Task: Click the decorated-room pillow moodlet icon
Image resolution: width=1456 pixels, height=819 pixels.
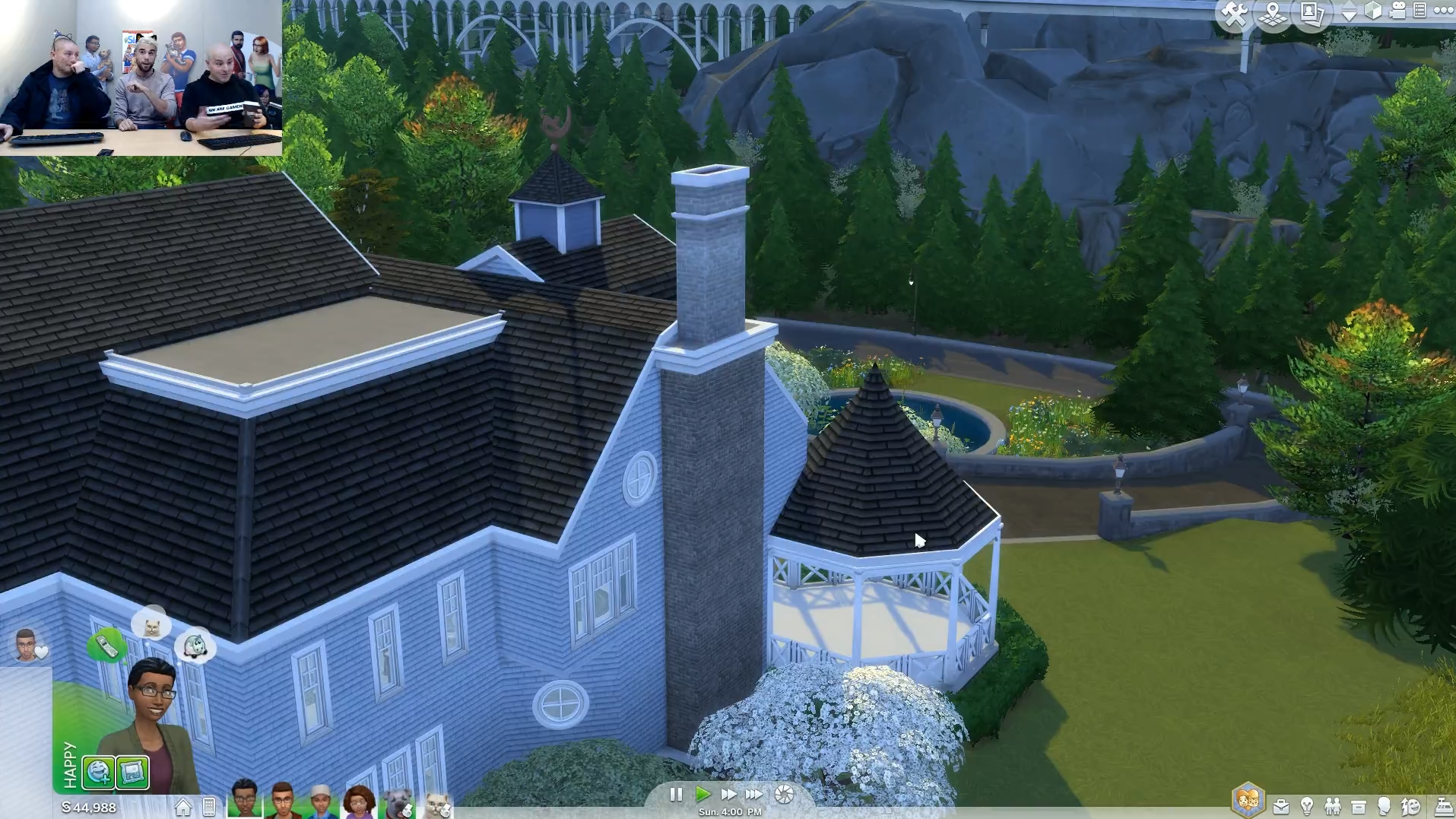Action: (133, 773)
